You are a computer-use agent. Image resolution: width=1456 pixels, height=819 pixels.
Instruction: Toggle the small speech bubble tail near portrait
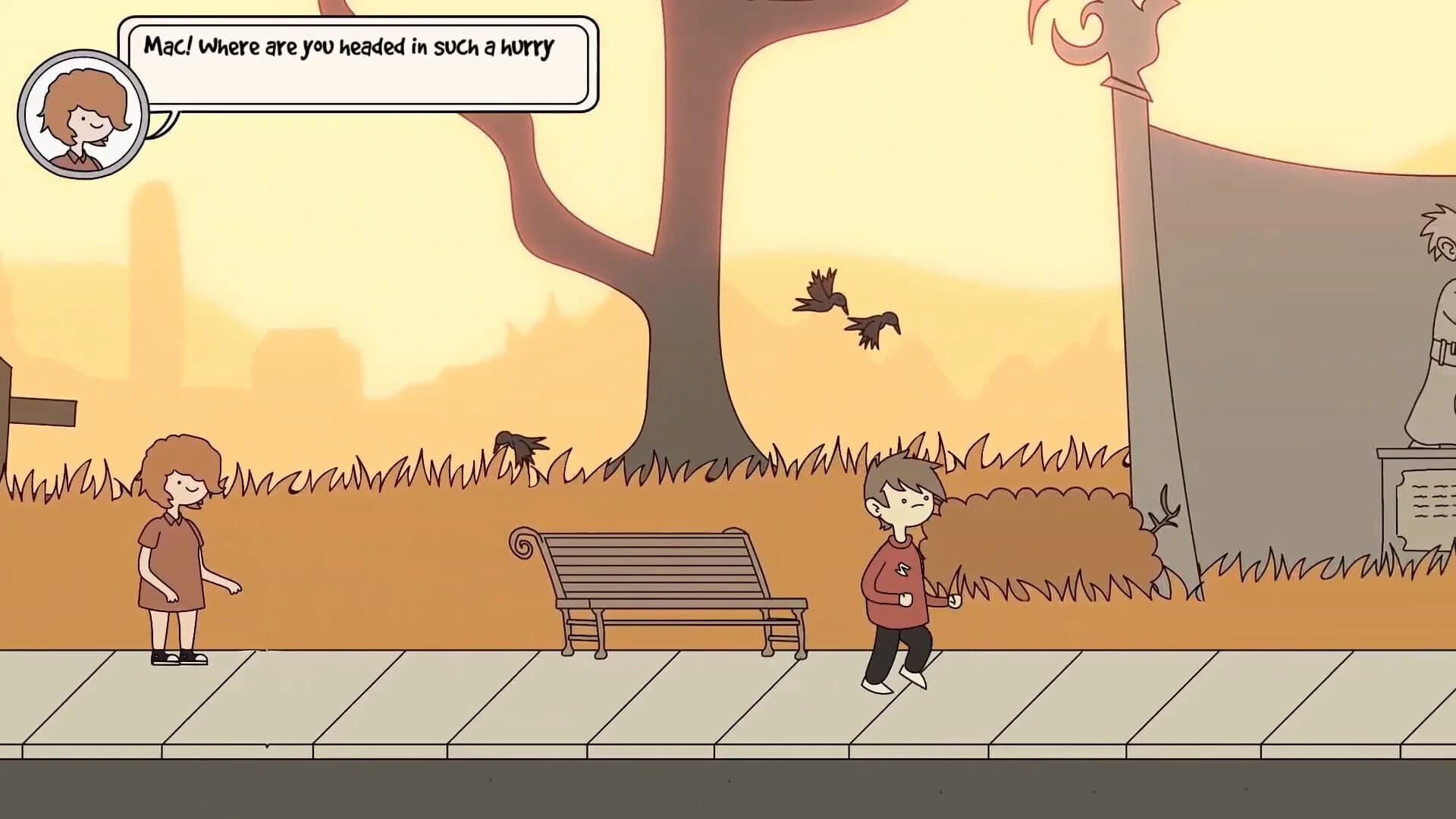[x=162, y=121]
